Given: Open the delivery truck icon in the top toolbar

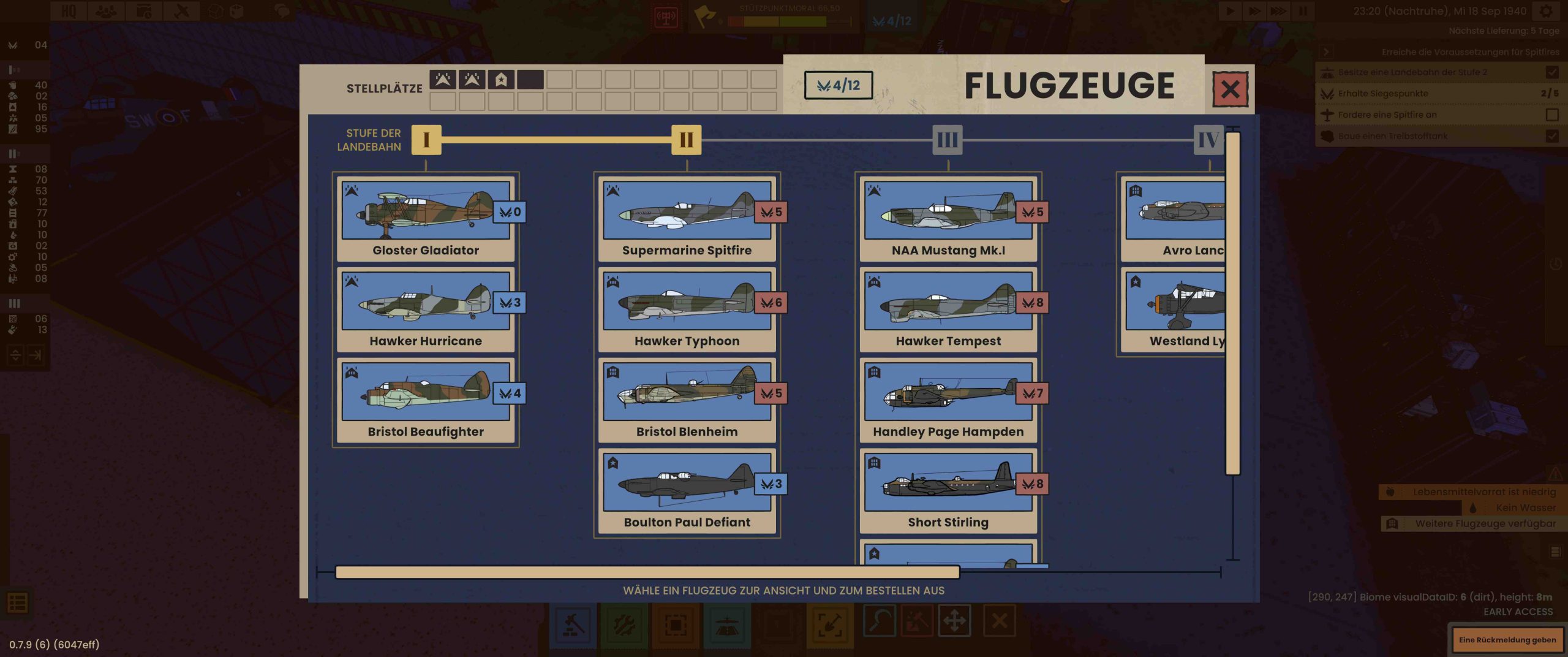Looking at the screenshot, I should tap(143, 10).
